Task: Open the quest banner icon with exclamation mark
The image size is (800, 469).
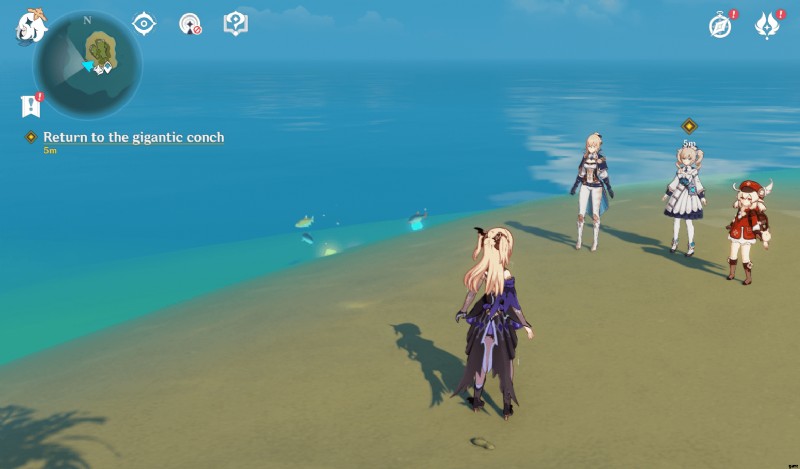Action: coord(31,105)
